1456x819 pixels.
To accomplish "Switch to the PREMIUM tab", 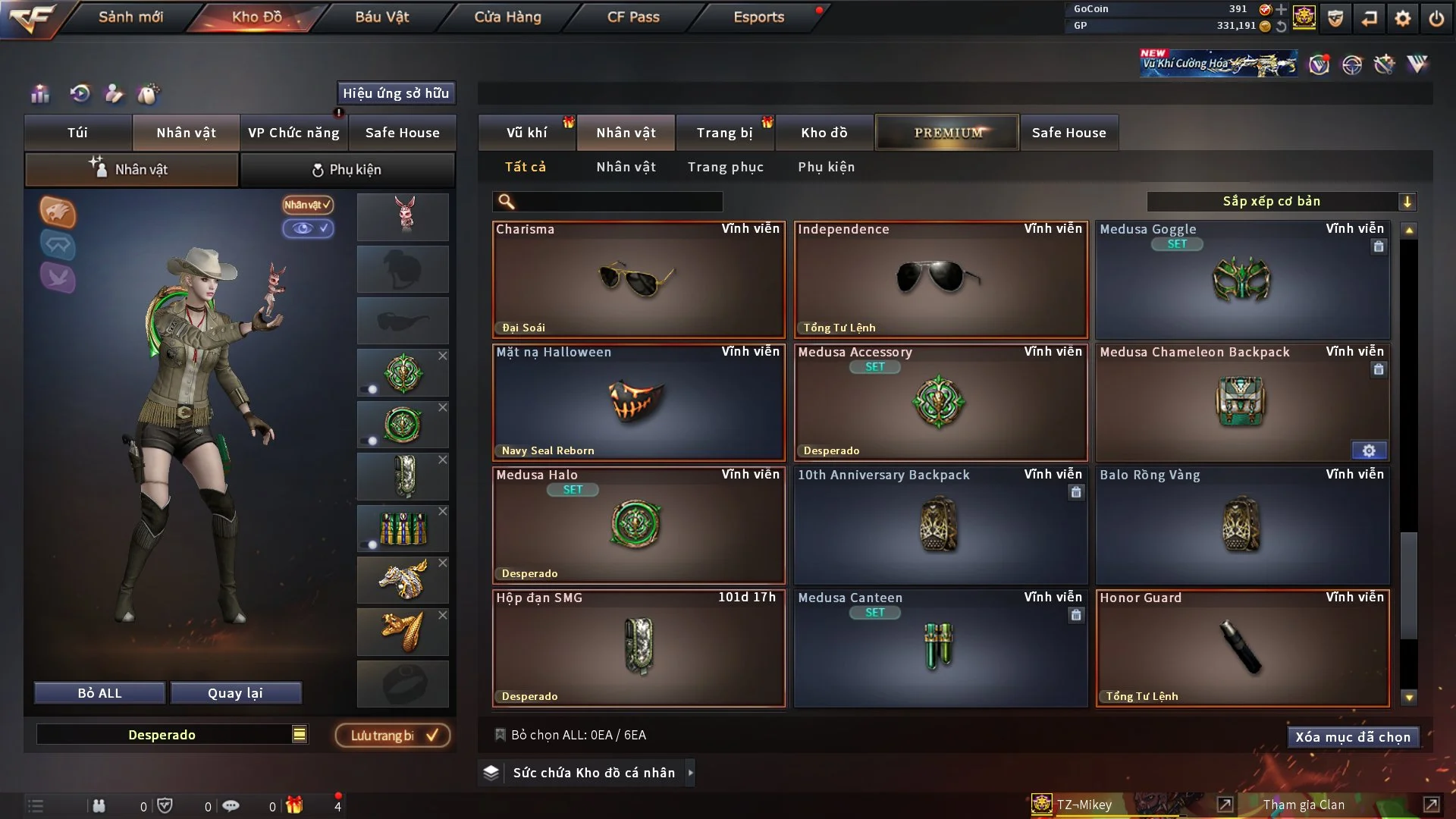I will 947,132.
